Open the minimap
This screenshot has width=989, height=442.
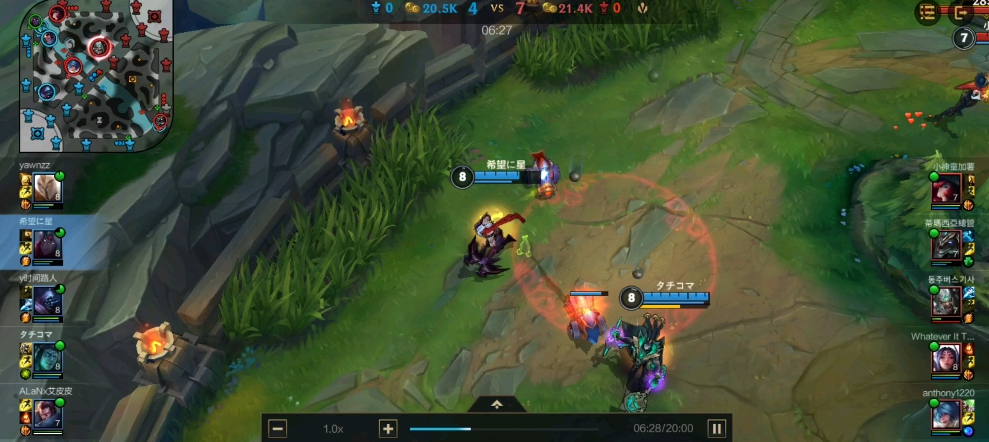pyautogui.click(x=96, y=76)
